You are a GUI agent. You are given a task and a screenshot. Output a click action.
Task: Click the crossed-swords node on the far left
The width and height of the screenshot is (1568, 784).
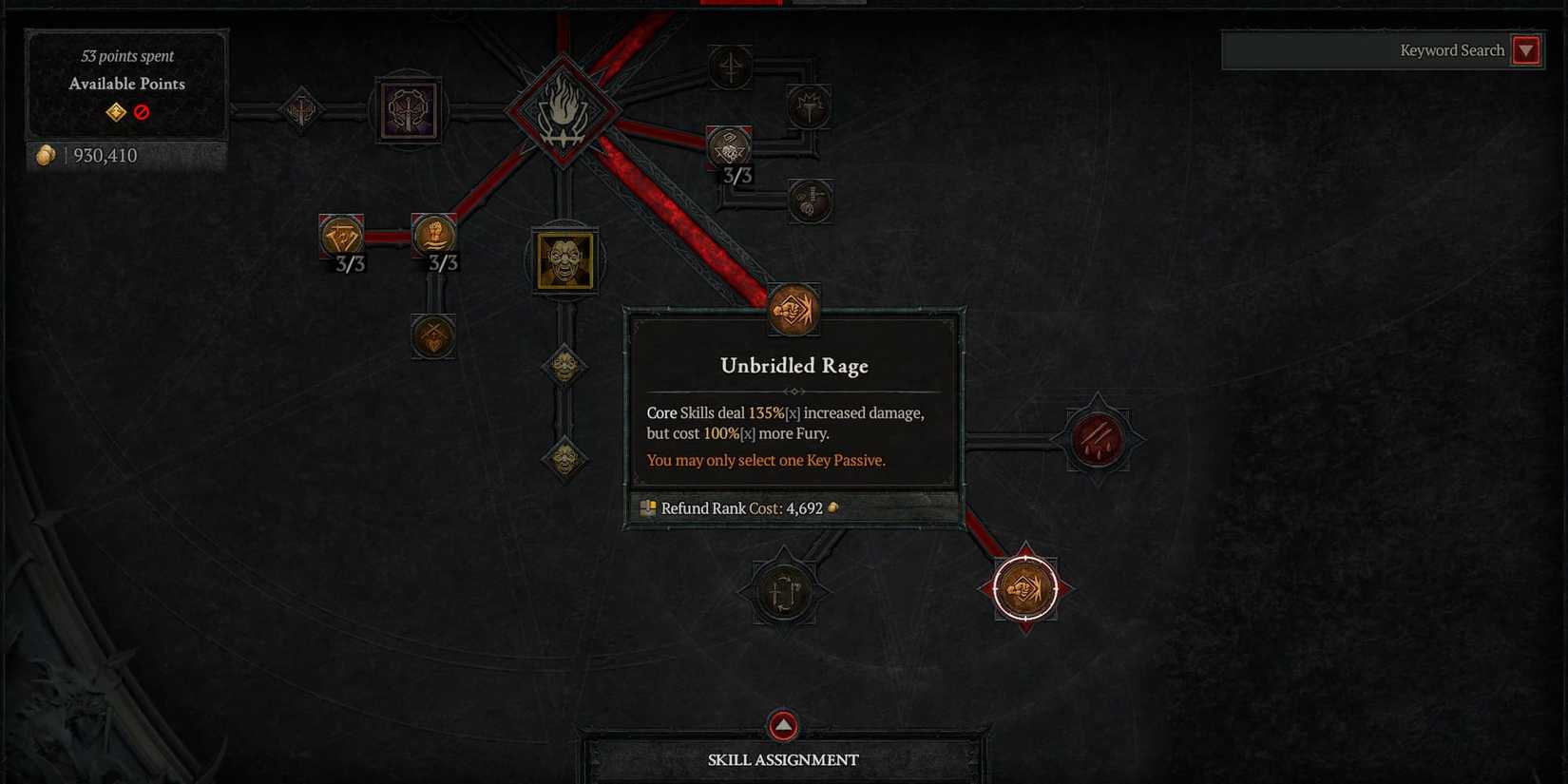pos(300,110)
